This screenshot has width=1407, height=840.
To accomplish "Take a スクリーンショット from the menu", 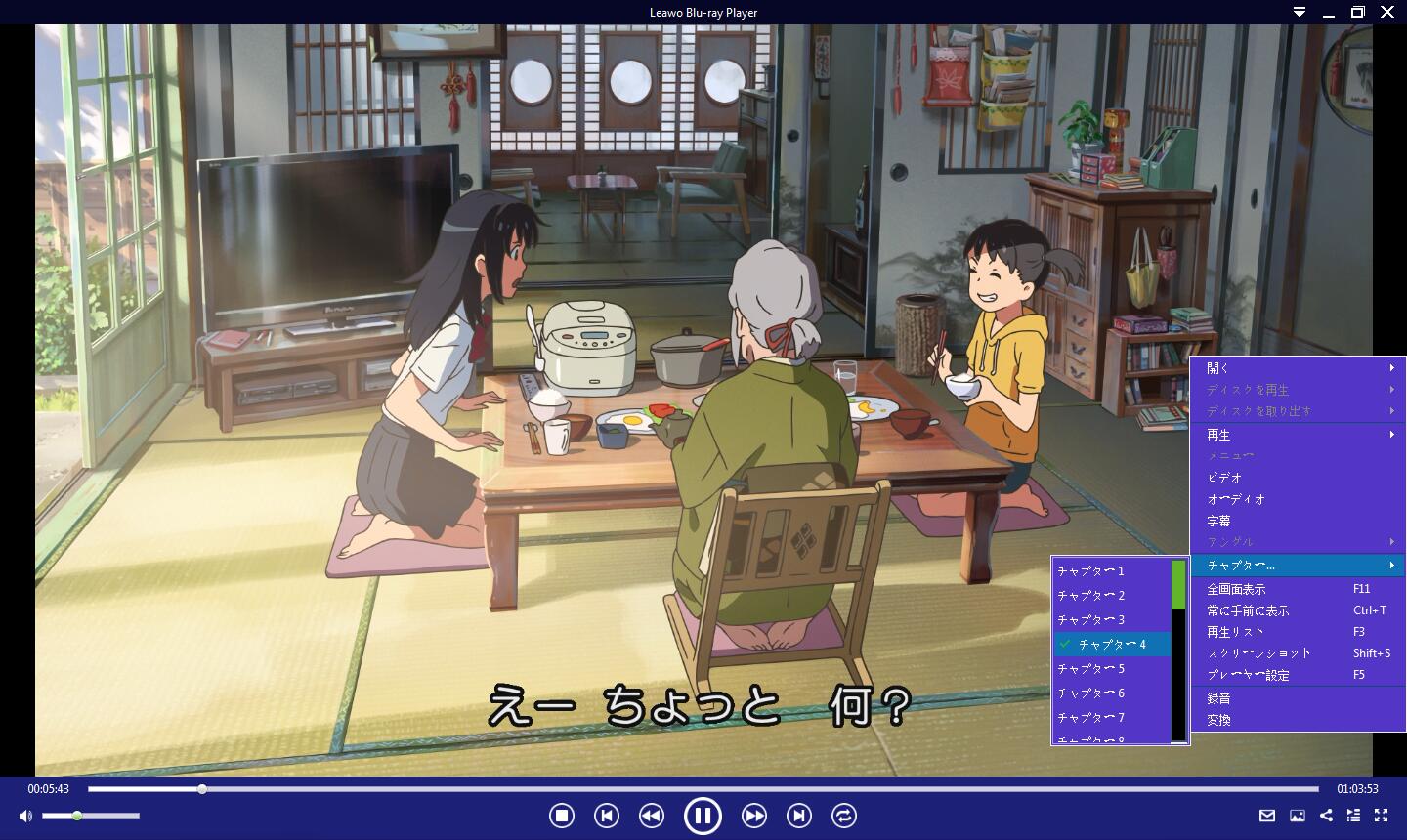I will [1259, 653].
